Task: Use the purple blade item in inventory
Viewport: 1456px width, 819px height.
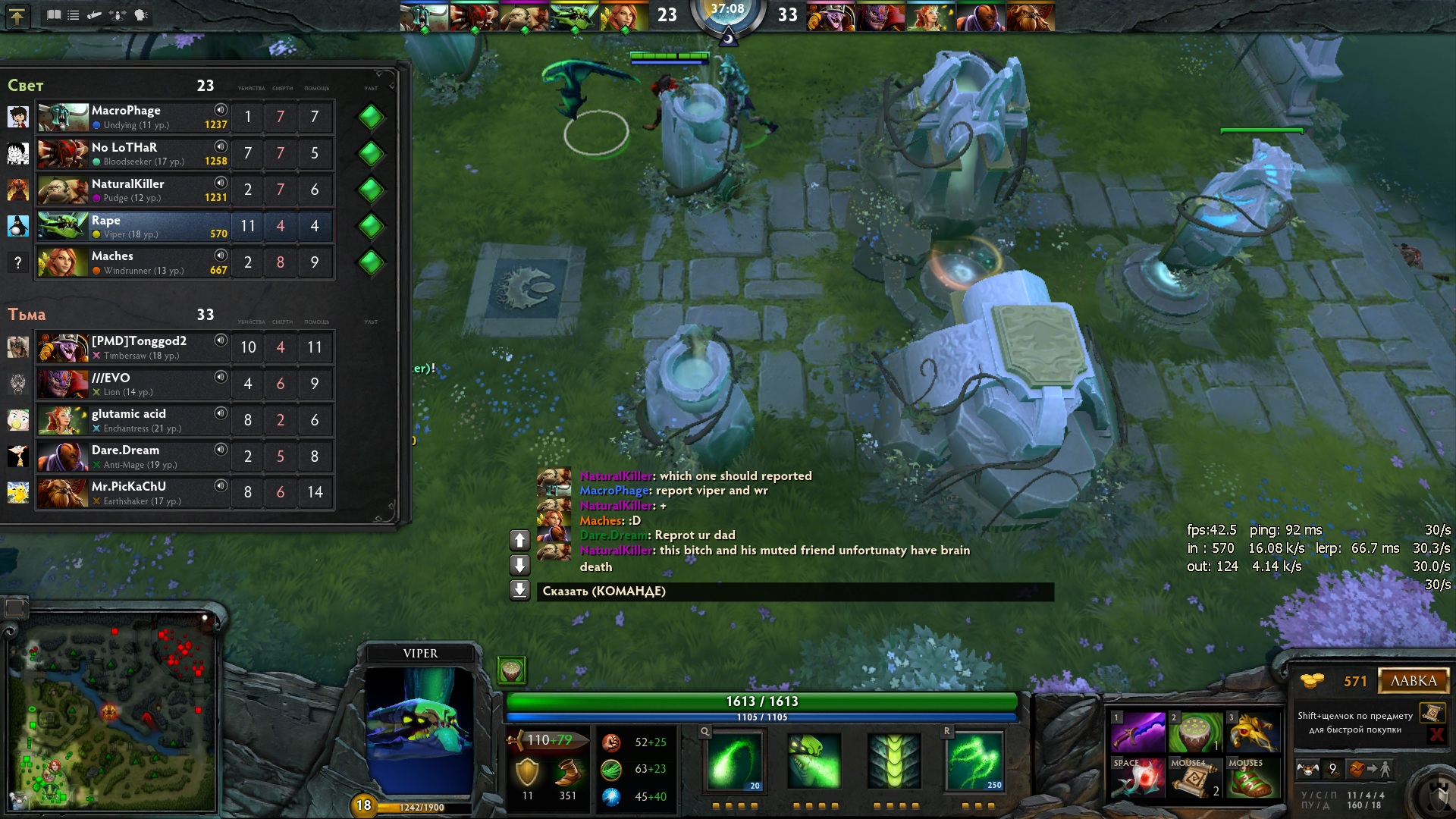Action: click(1137, 732)
